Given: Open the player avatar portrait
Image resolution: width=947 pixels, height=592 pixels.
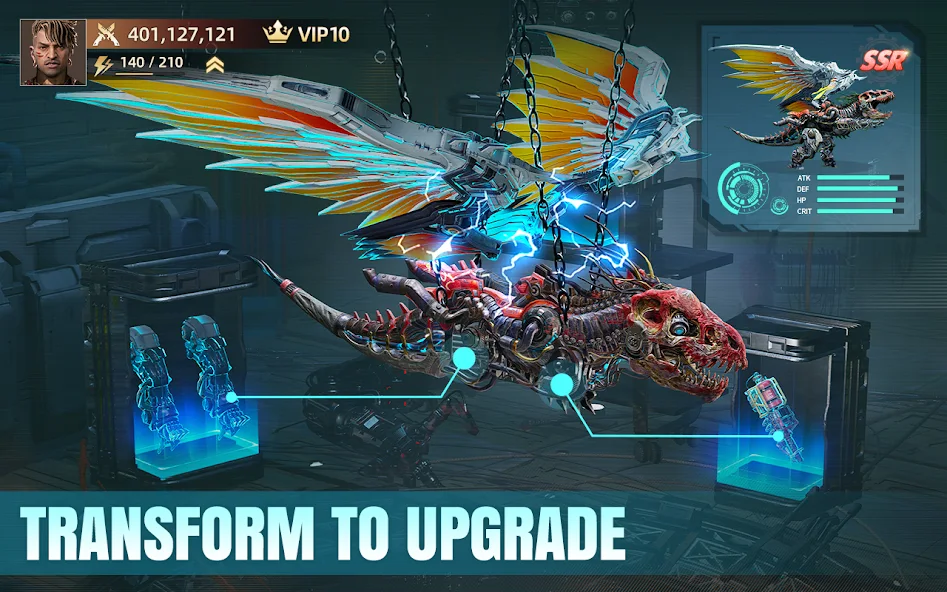Looking at the screenshot, I should point(53,52).
